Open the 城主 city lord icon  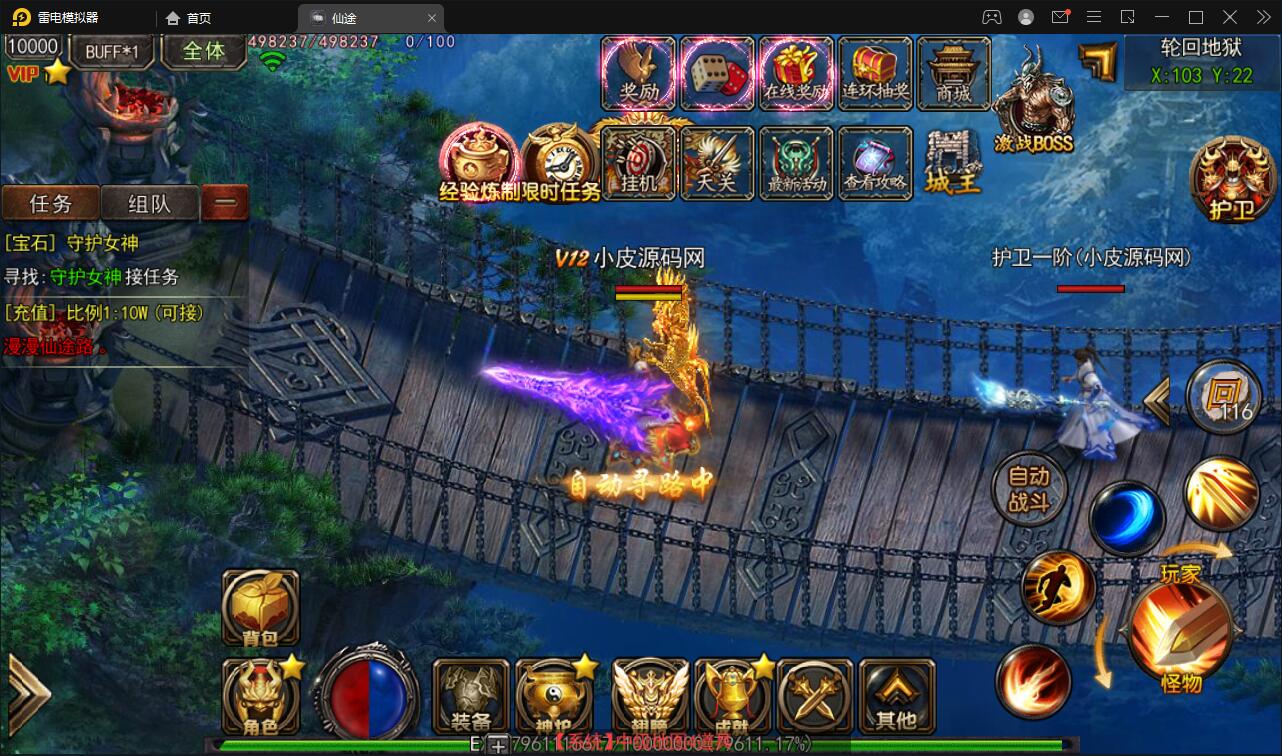click(953, 164)
